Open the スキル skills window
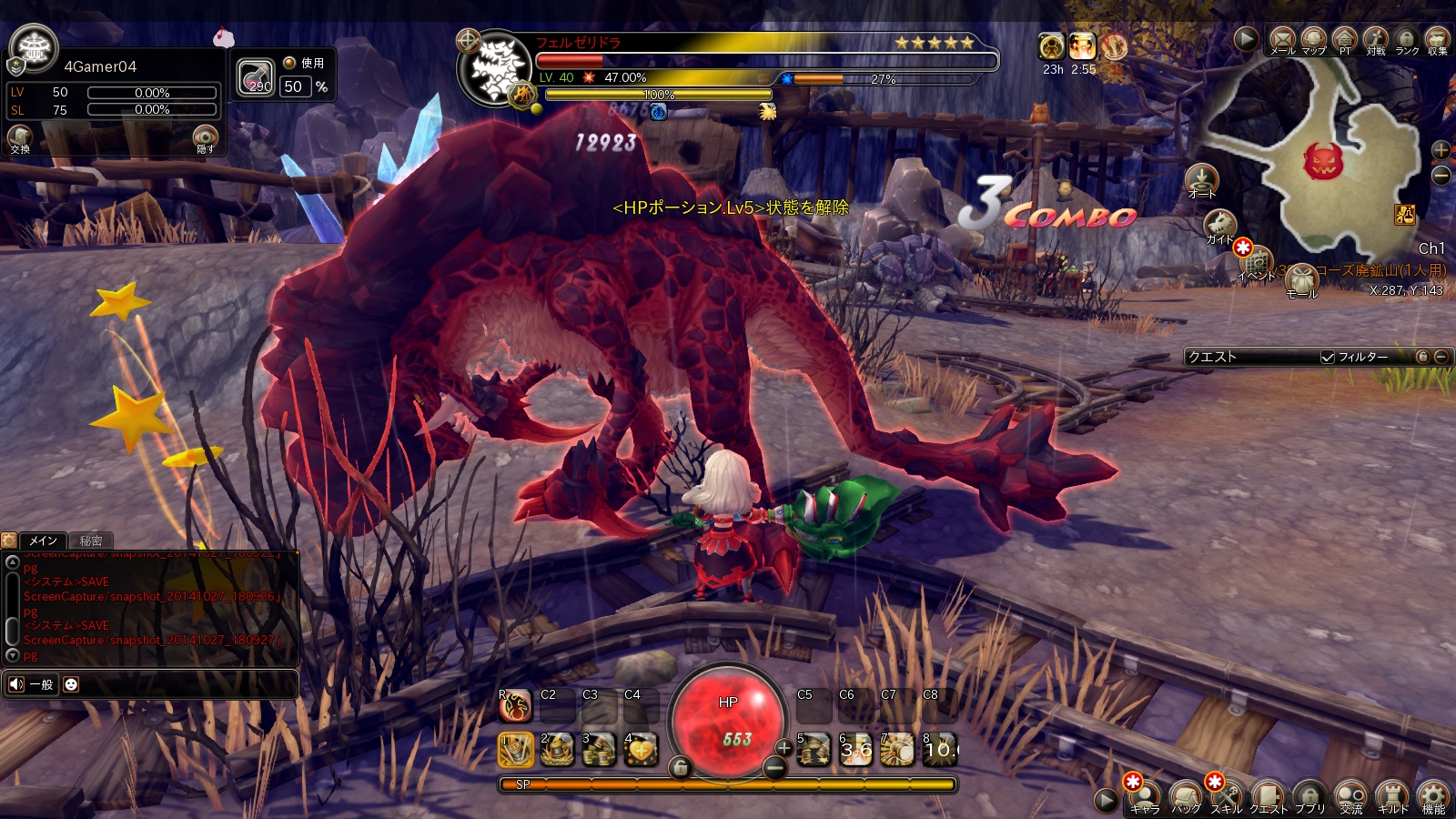 click(1227, 796)
